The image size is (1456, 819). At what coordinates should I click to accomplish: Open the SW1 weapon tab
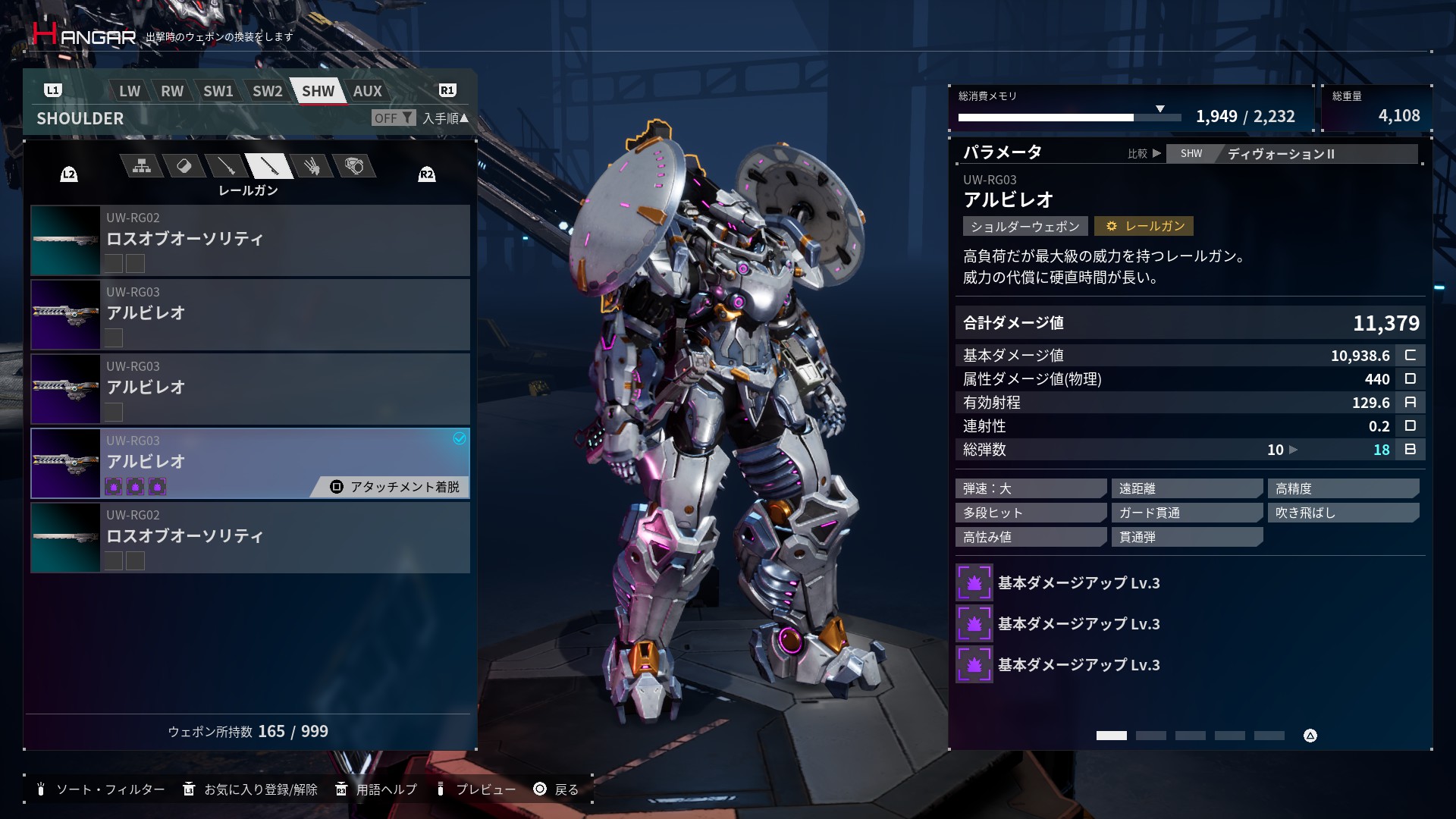(x=218, y=91)
